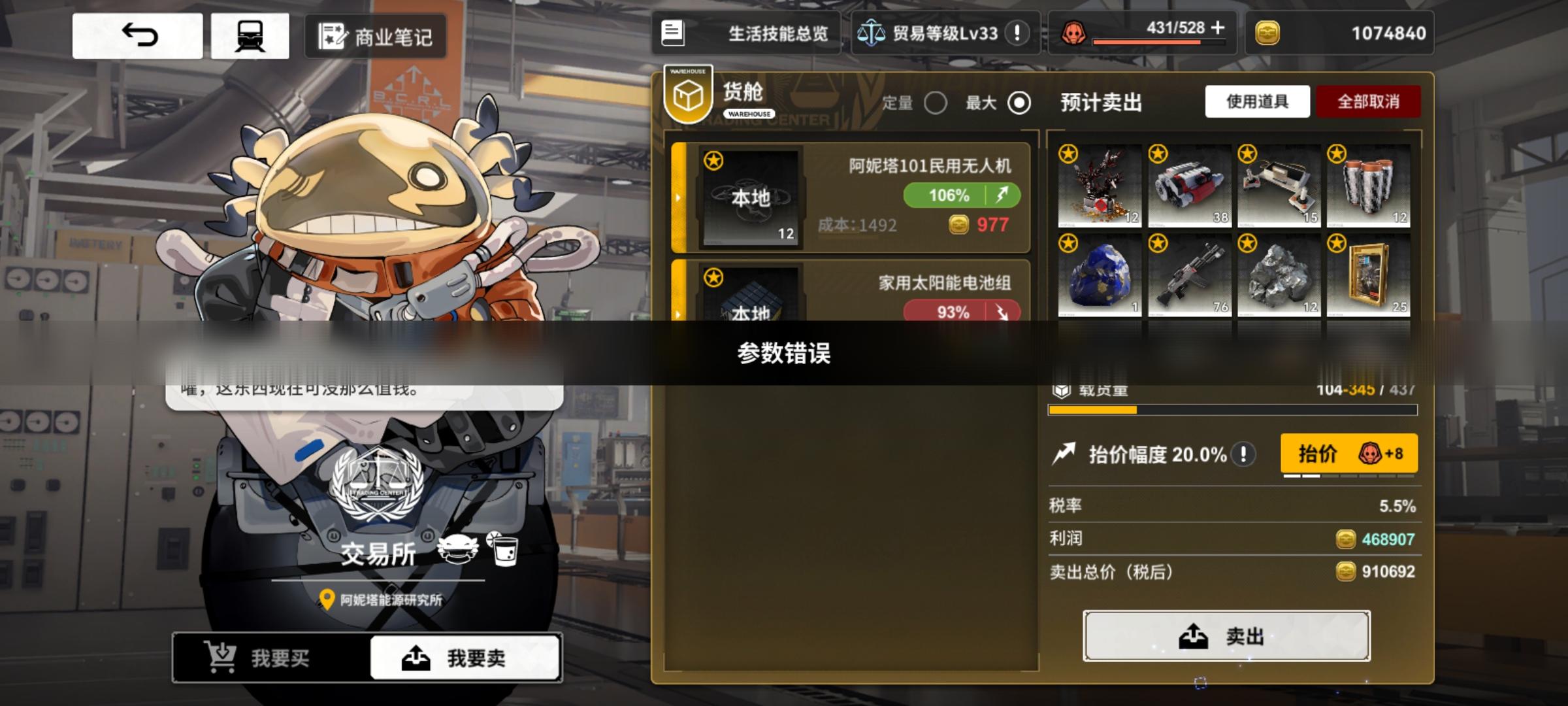Open the train transit icon
Image resolution: width=1568 pixels, height=706 pixels.
point(249,35)
